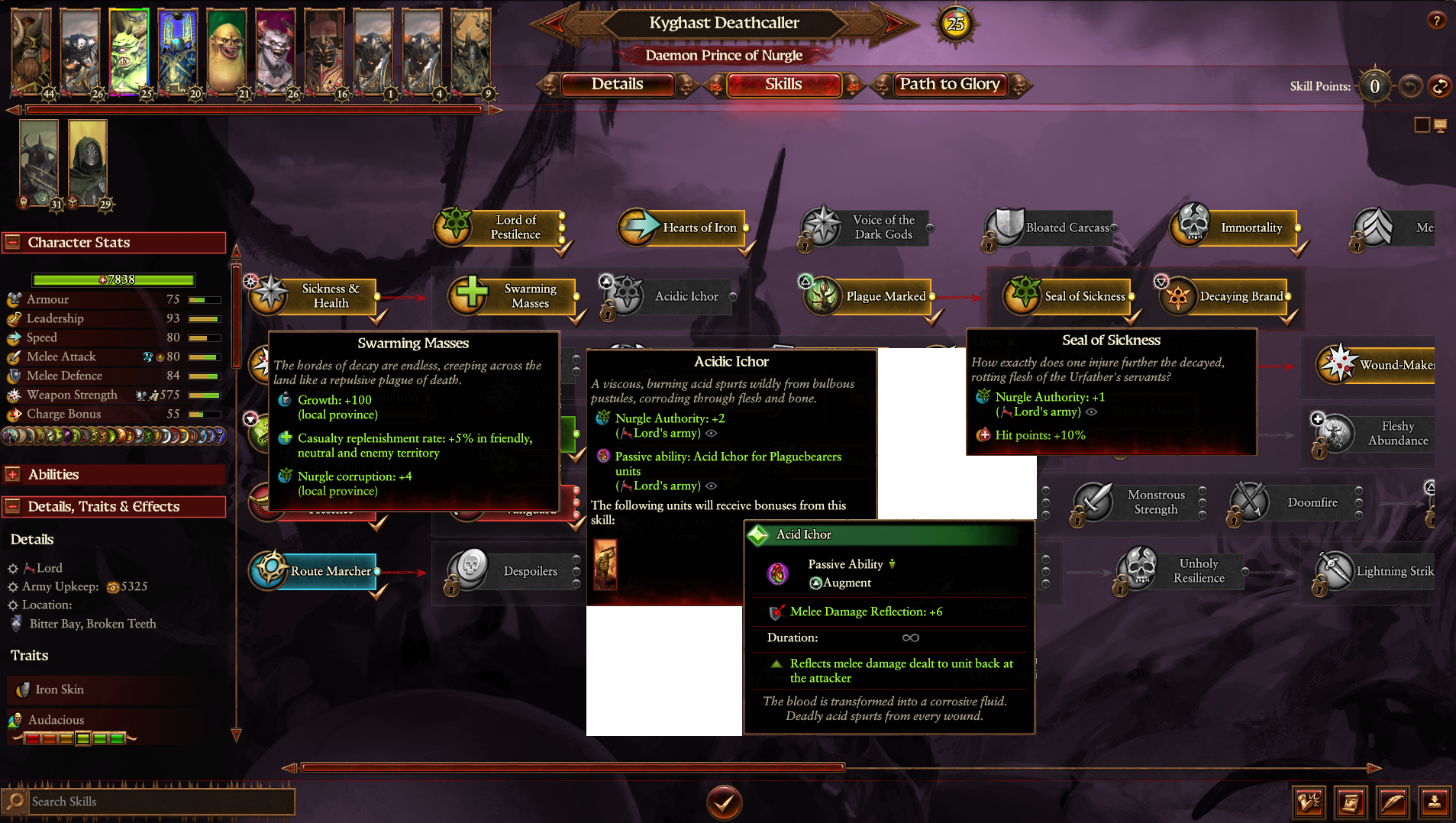Click the Route Marcher skill icon
This screenshot has height=823, width=1456.
[271, 570]
